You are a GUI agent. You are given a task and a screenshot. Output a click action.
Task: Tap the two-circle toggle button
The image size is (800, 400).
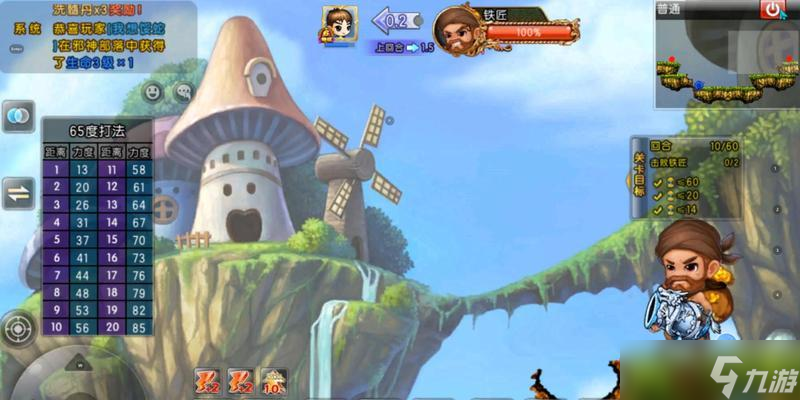pos(18,117)
